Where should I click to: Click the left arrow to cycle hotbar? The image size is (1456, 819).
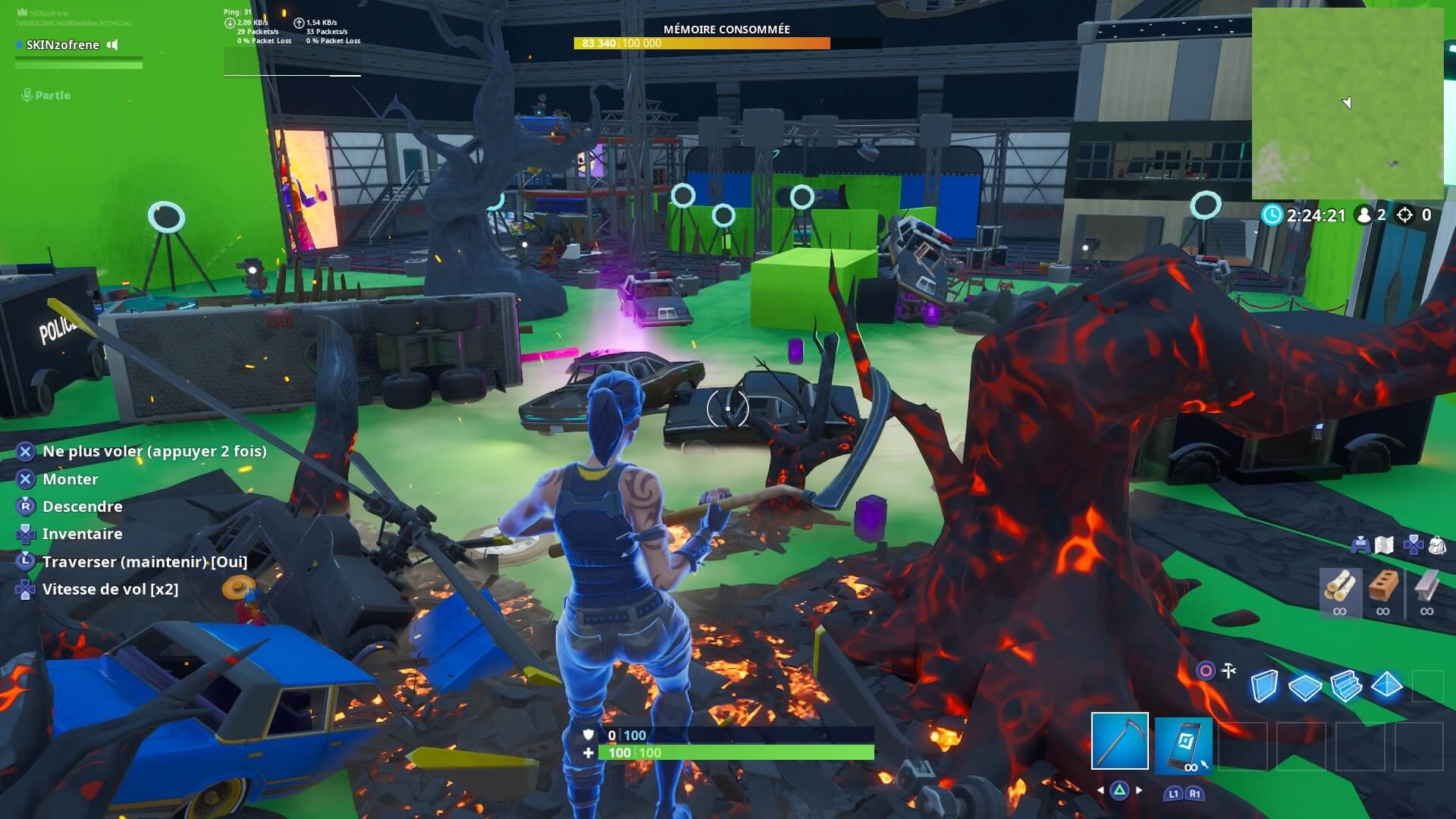[x=1101, y=790]
